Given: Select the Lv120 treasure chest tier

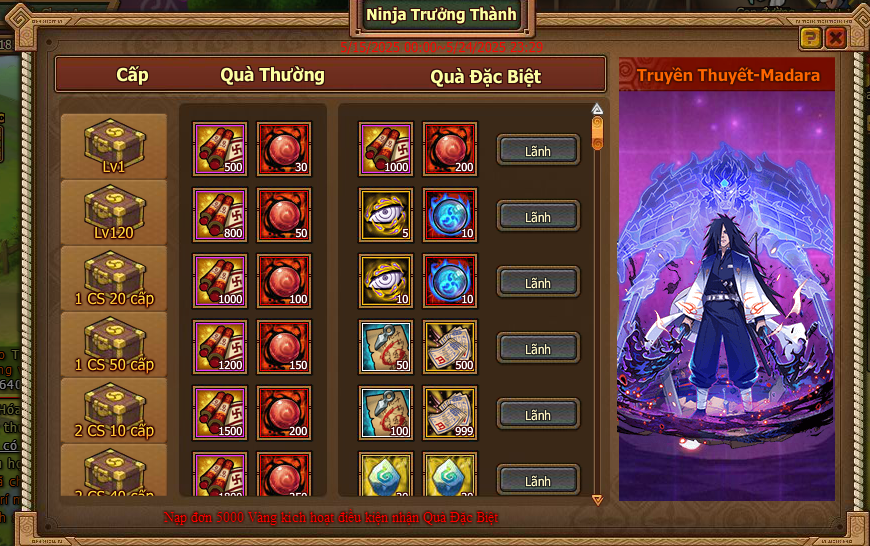Looking at the screenshot, I should (114, 212).
